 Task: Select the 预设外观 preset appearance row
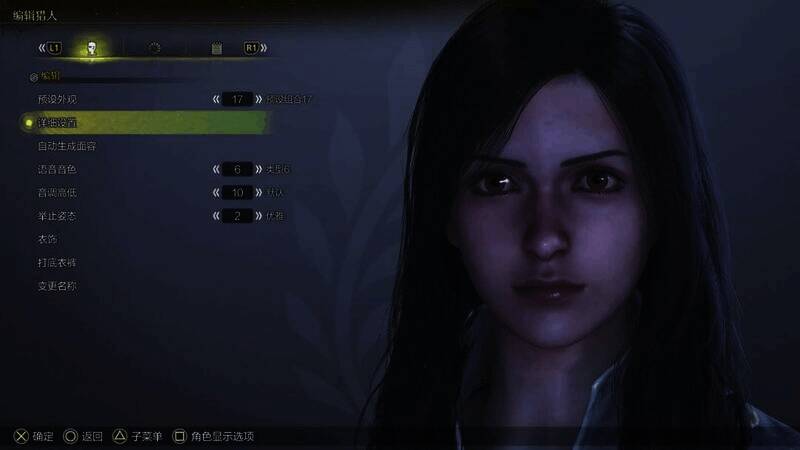point(56,99)
